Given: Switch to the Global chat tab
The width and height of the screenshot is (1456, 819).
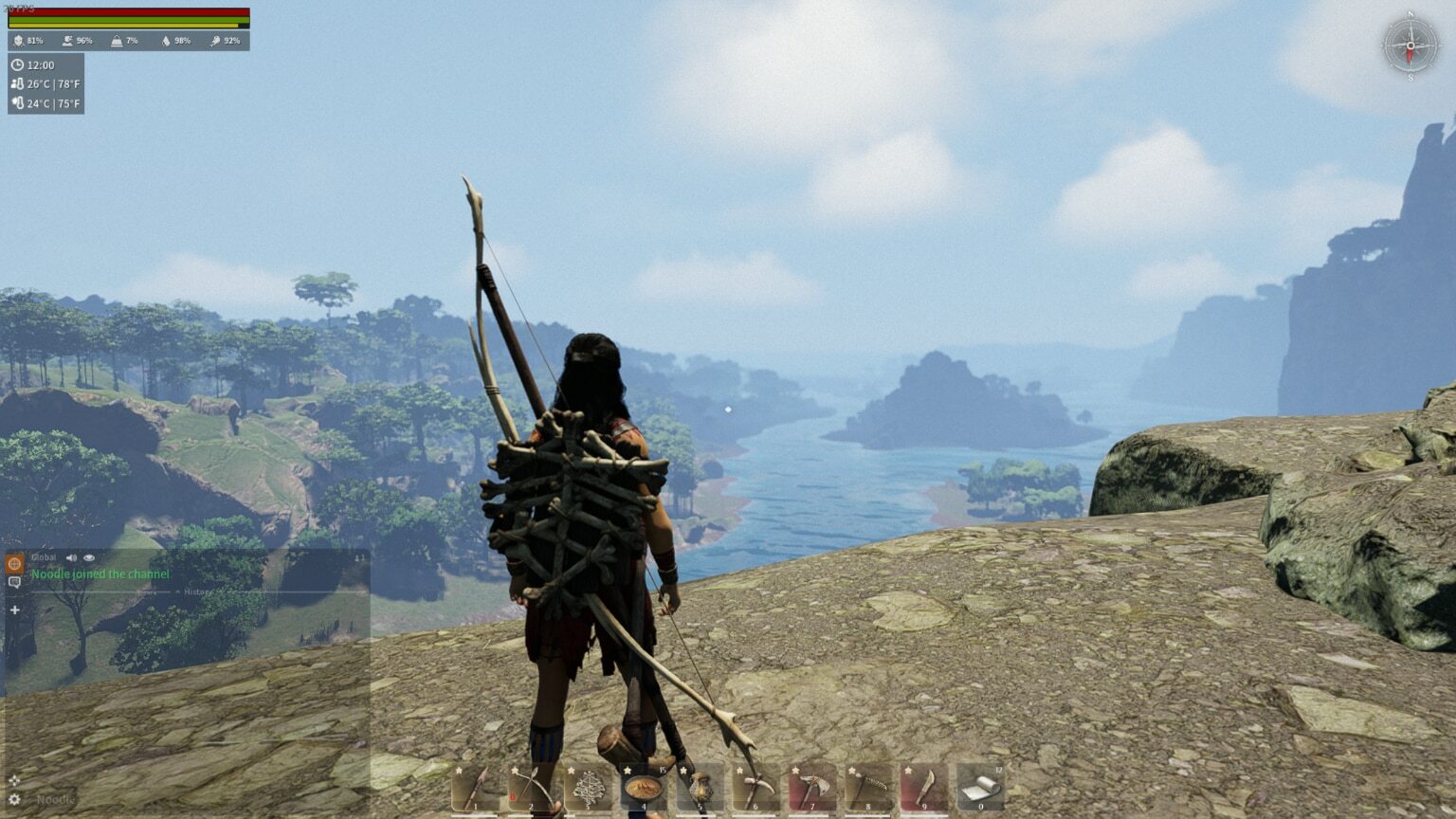Looking at the screenshot, I should (x=15, y=563).
